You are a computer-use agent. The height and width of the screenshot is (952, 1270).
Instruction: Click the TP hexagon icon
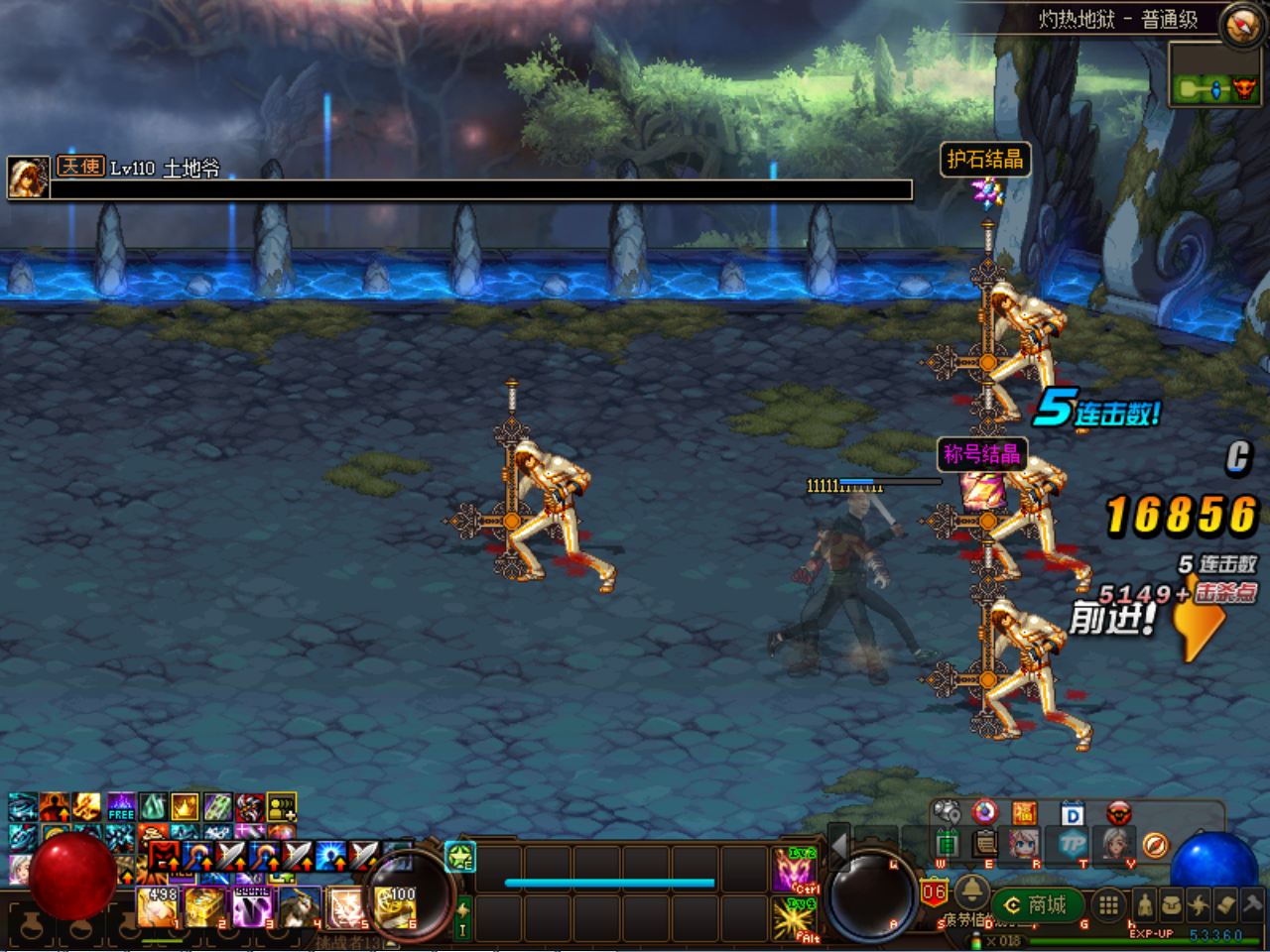pos(1073,845)
